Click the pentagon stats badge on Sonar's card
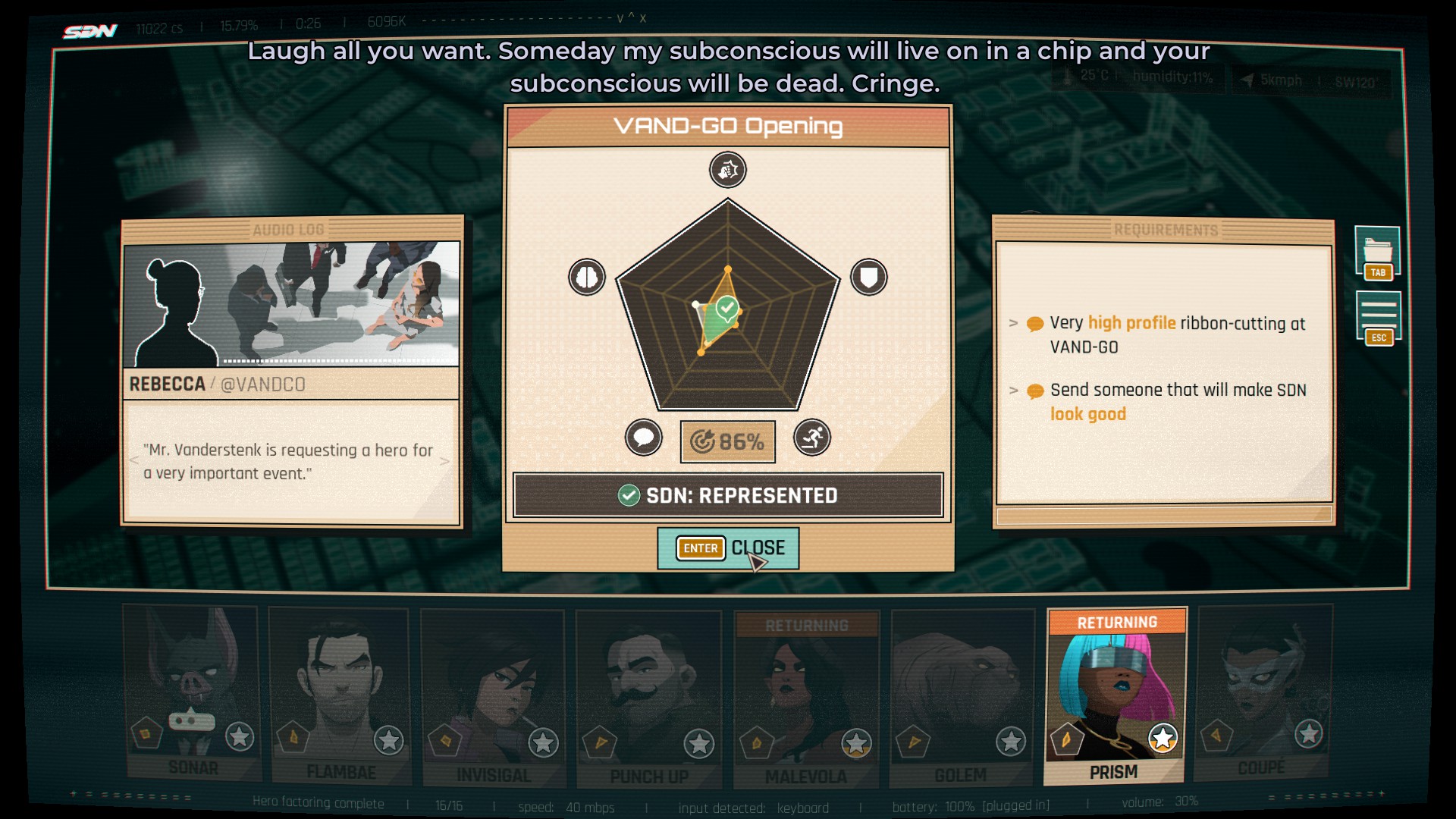The image size is (1456, 819). coord(146,736)
